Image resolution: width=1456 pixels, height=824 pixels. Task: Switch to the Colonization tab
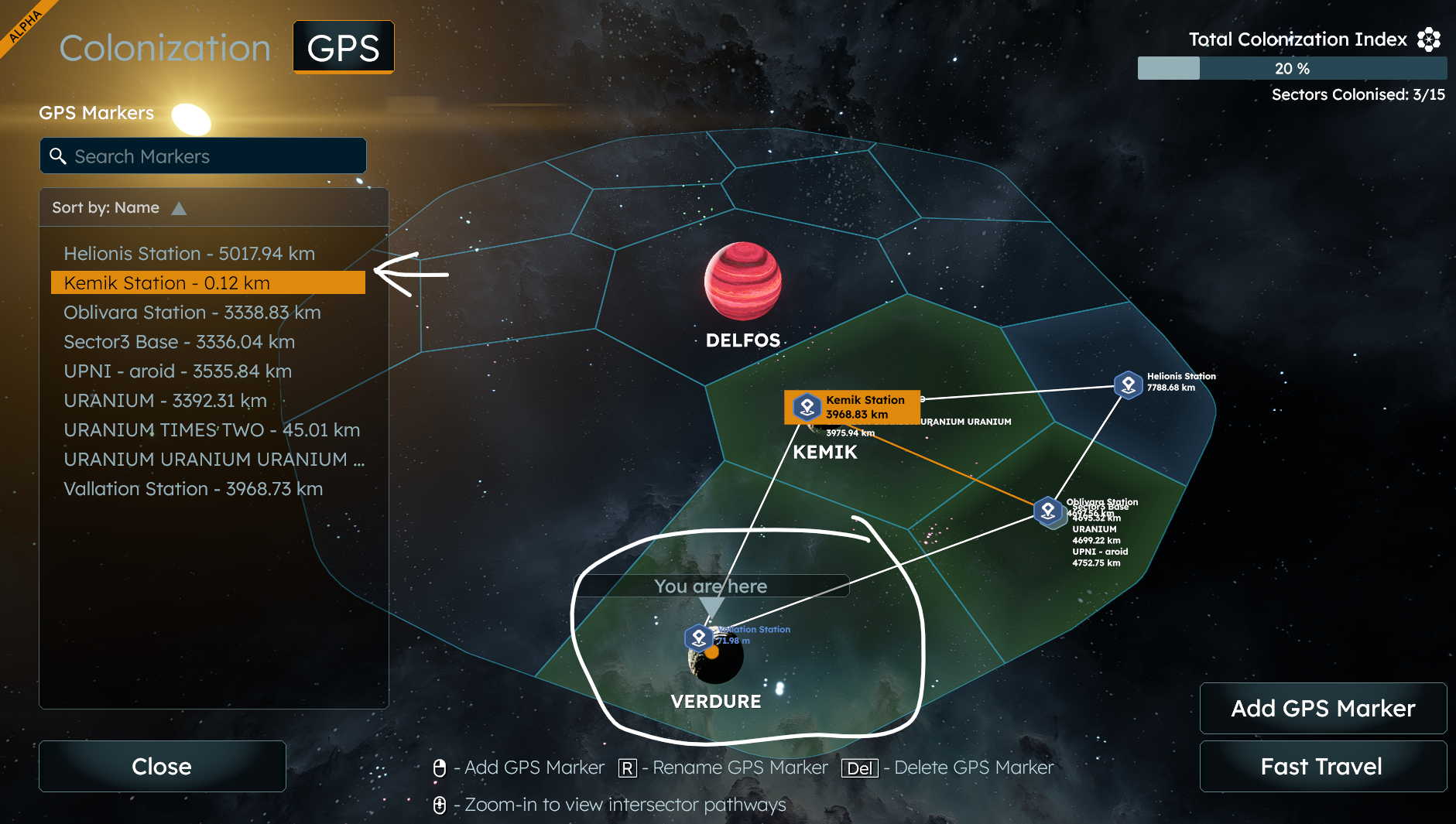coord(165,48)
